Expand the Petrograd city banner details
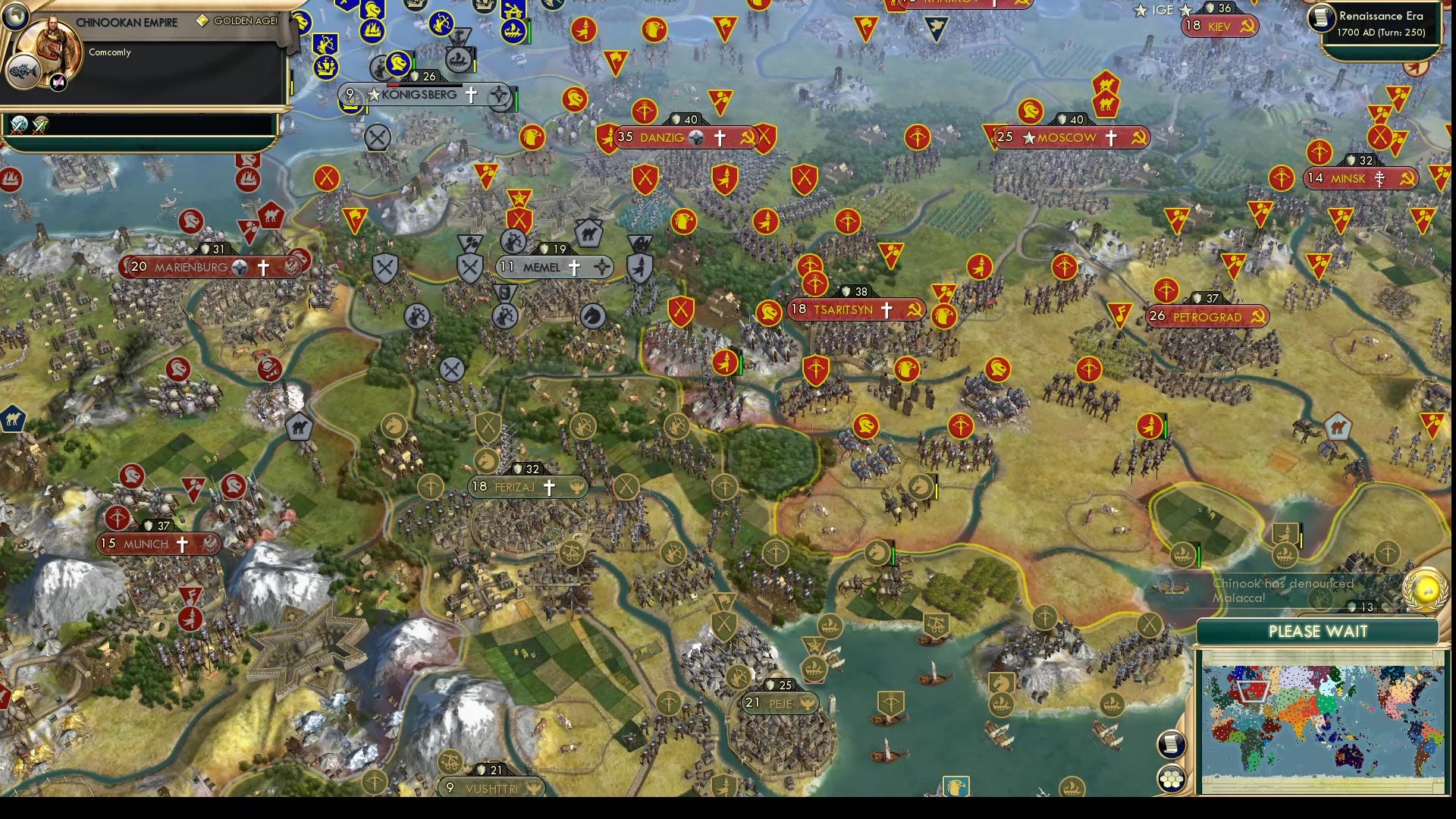Image resolution: width=1456 pixels, height=819 pixels. pos(1206,317)
